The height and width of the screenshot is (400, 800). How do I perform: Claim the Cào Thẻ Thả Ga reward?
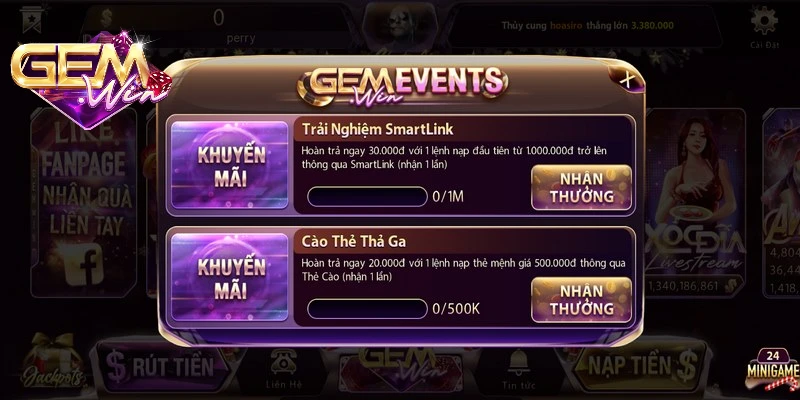[581, 299]
